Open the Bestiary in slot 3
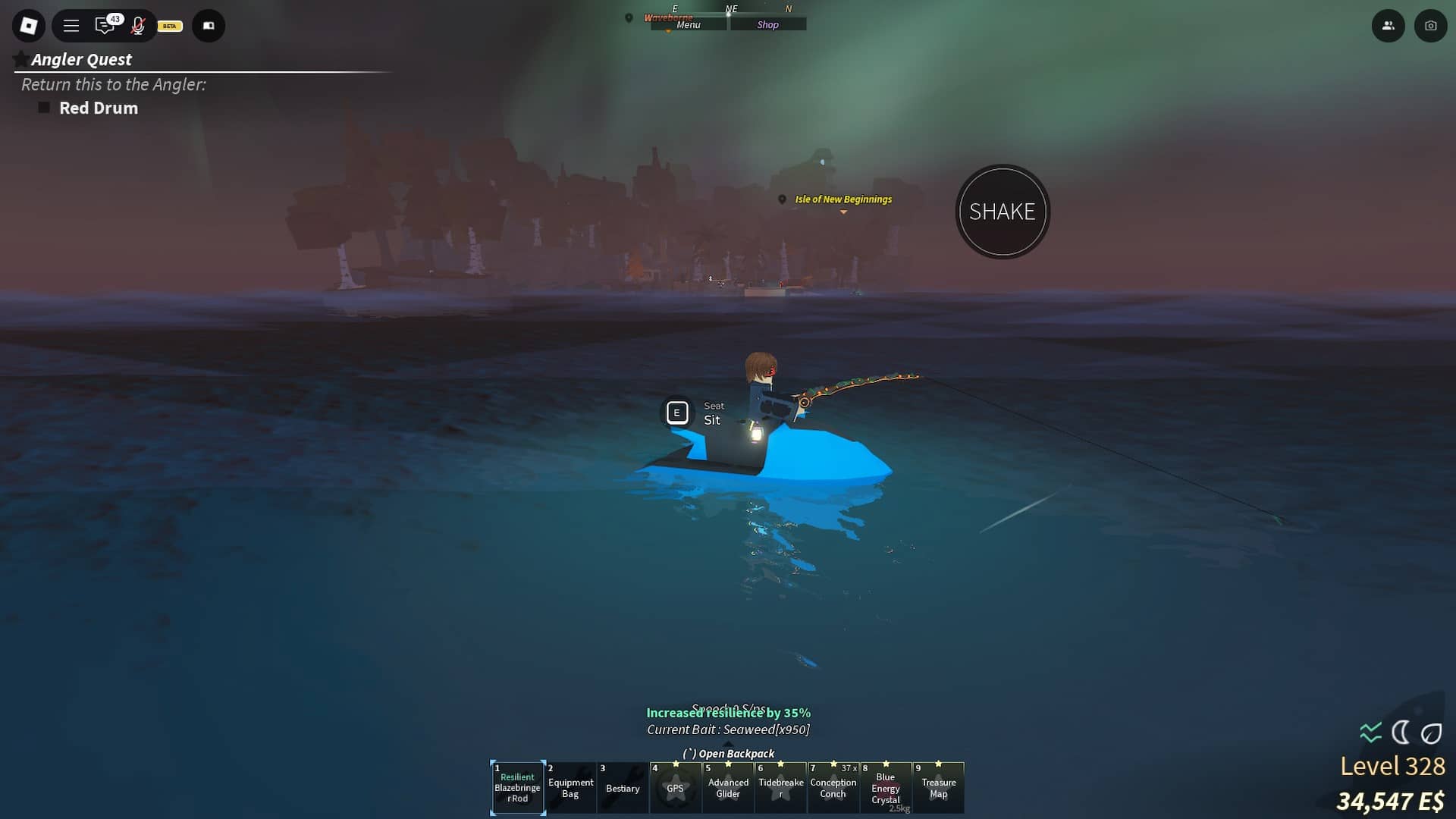The height and width of the screenshot is (819, 1456). (623, 788)
